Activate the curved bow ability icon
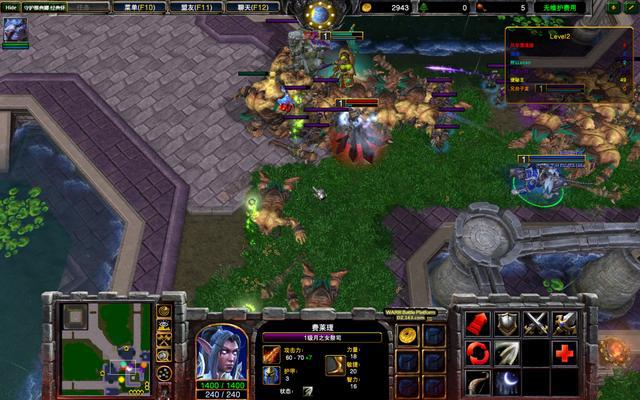The image size is (640, 400). [x=479, y=381]
